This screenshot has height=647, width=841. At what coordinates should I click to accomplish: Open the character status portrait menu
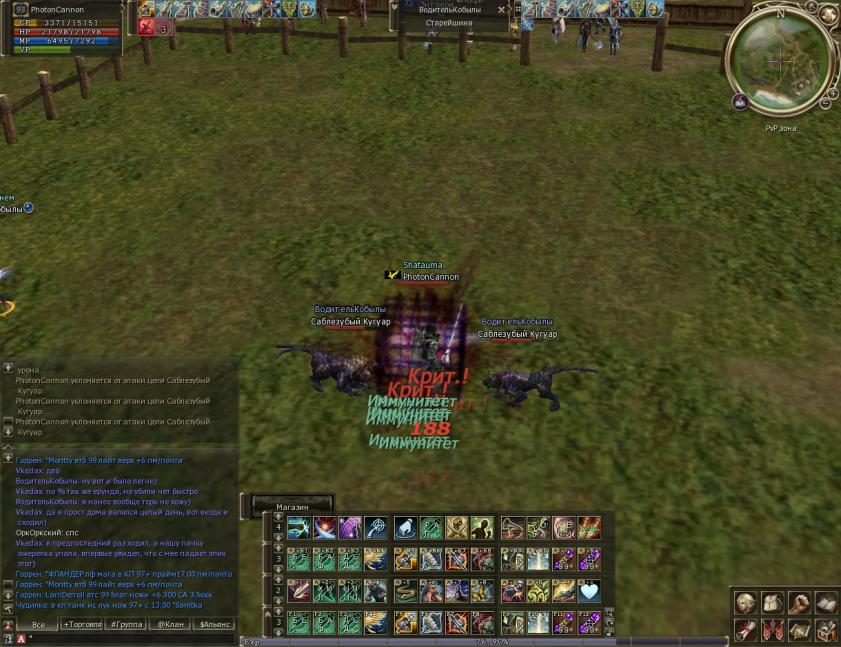[744, 603]
